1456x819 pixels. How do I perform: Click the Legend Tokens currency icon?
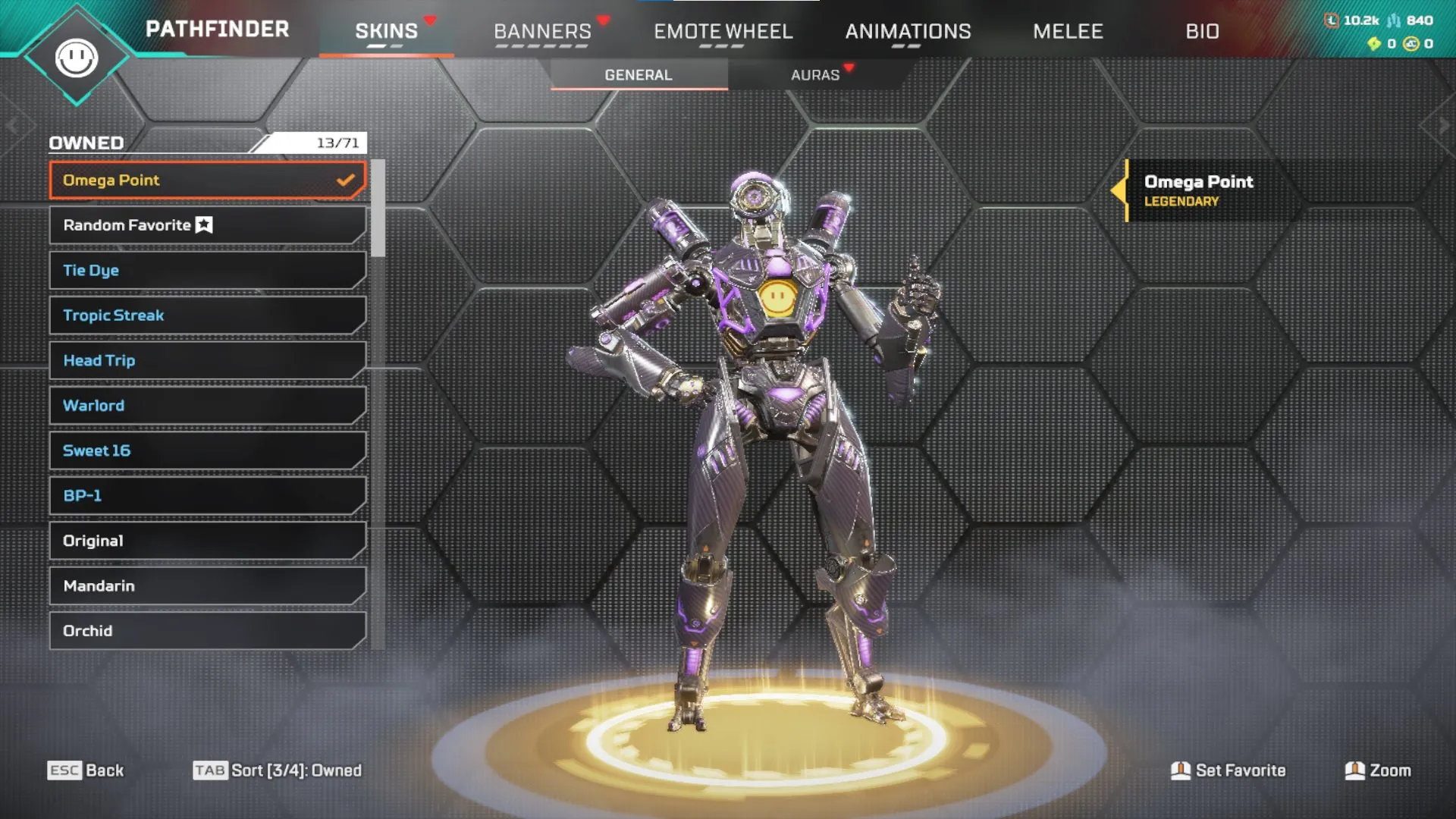coord(1331,21)
